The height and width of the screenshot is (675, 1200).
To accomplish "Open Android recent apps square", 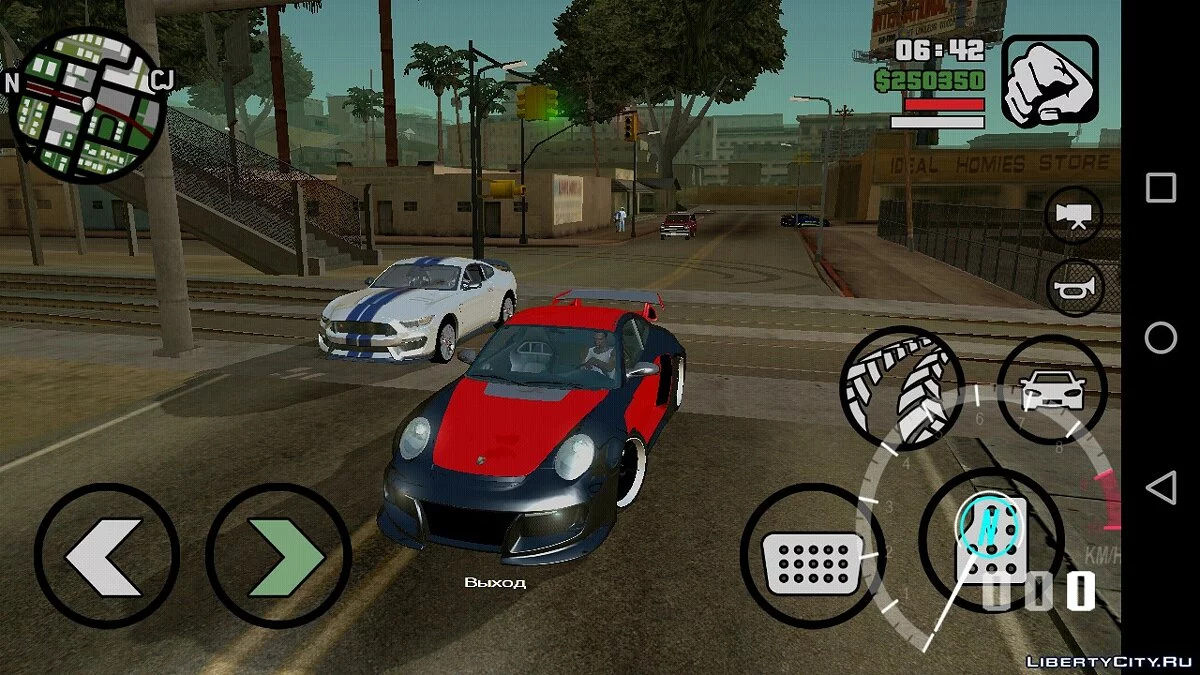I will tap(1160, 188).
